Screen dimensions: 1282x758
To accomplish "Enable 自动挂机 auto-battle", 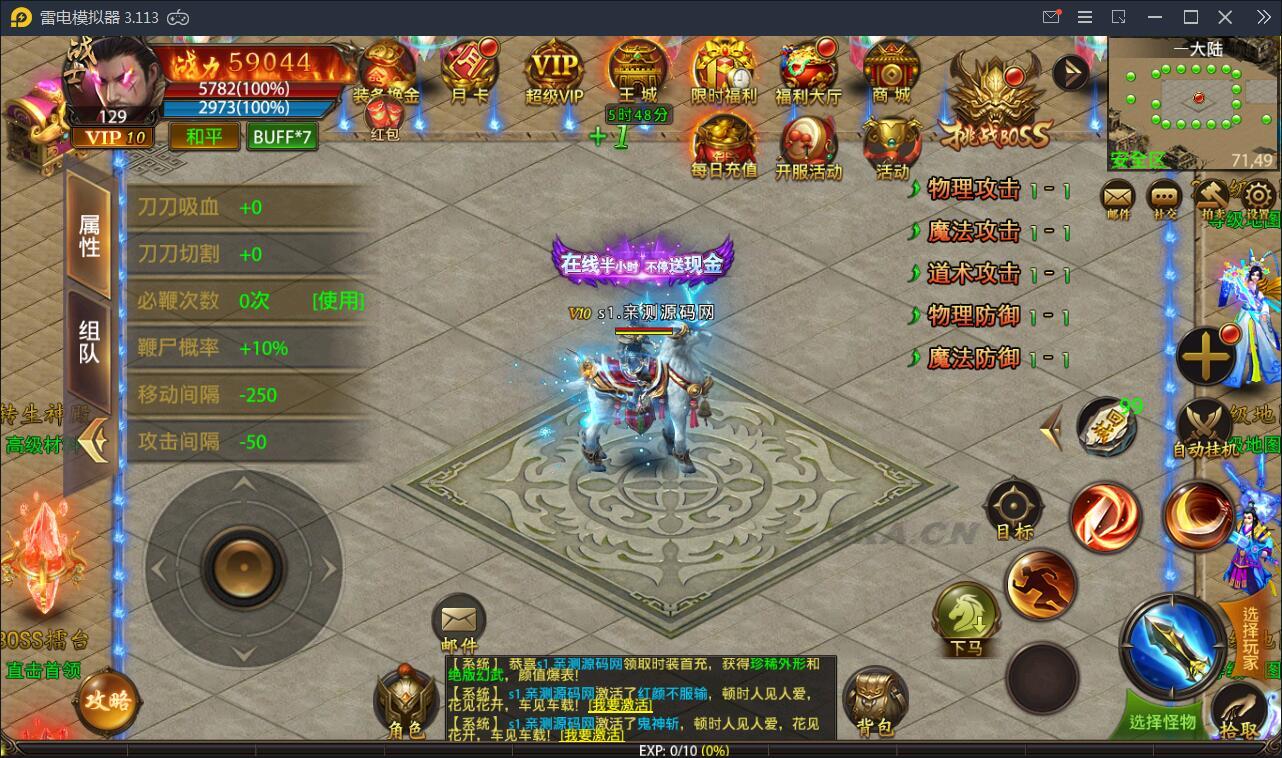I will tap(1205, 428).
